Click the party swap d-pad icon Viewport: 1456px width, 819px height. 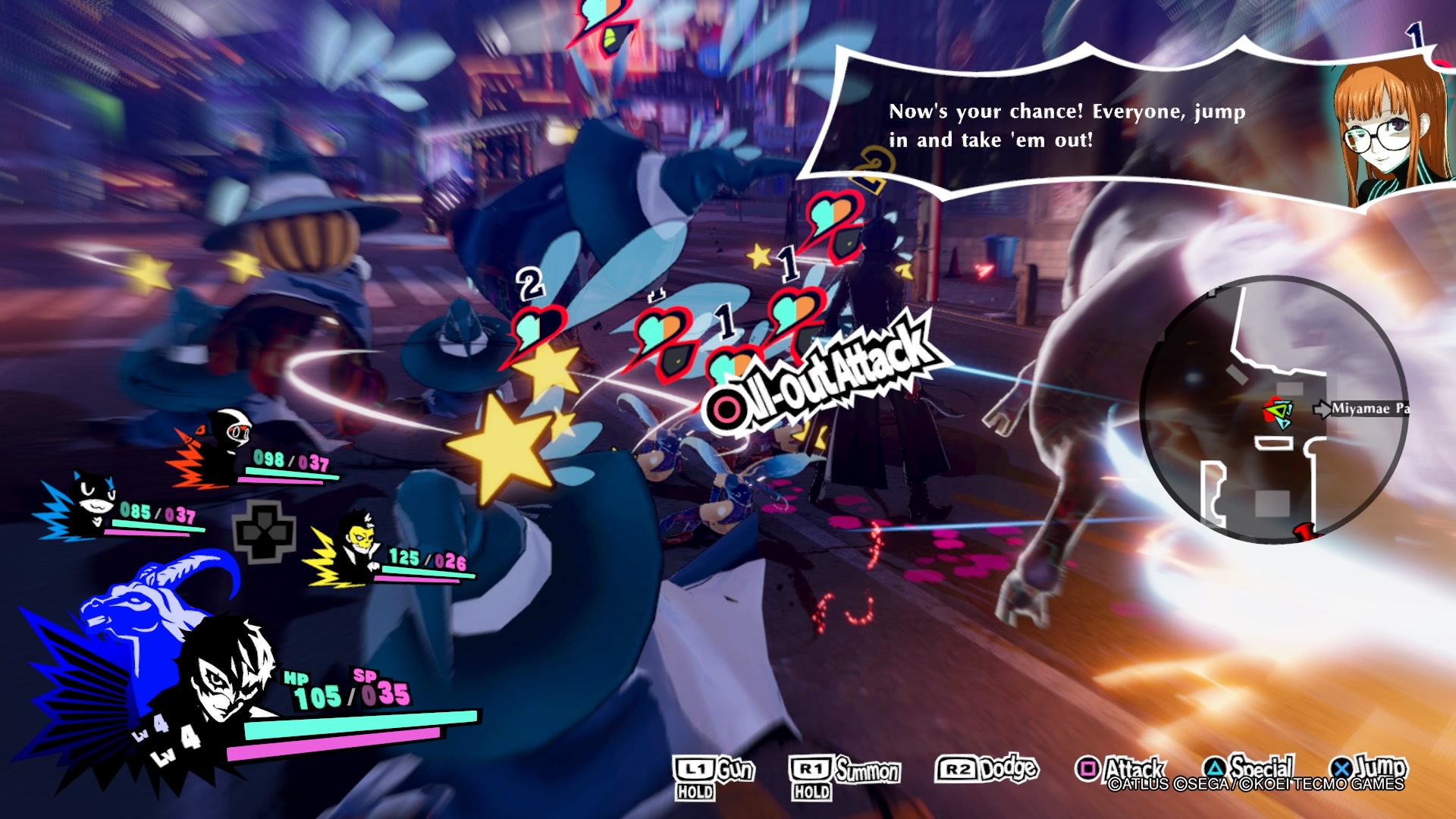tap(263, 531)
